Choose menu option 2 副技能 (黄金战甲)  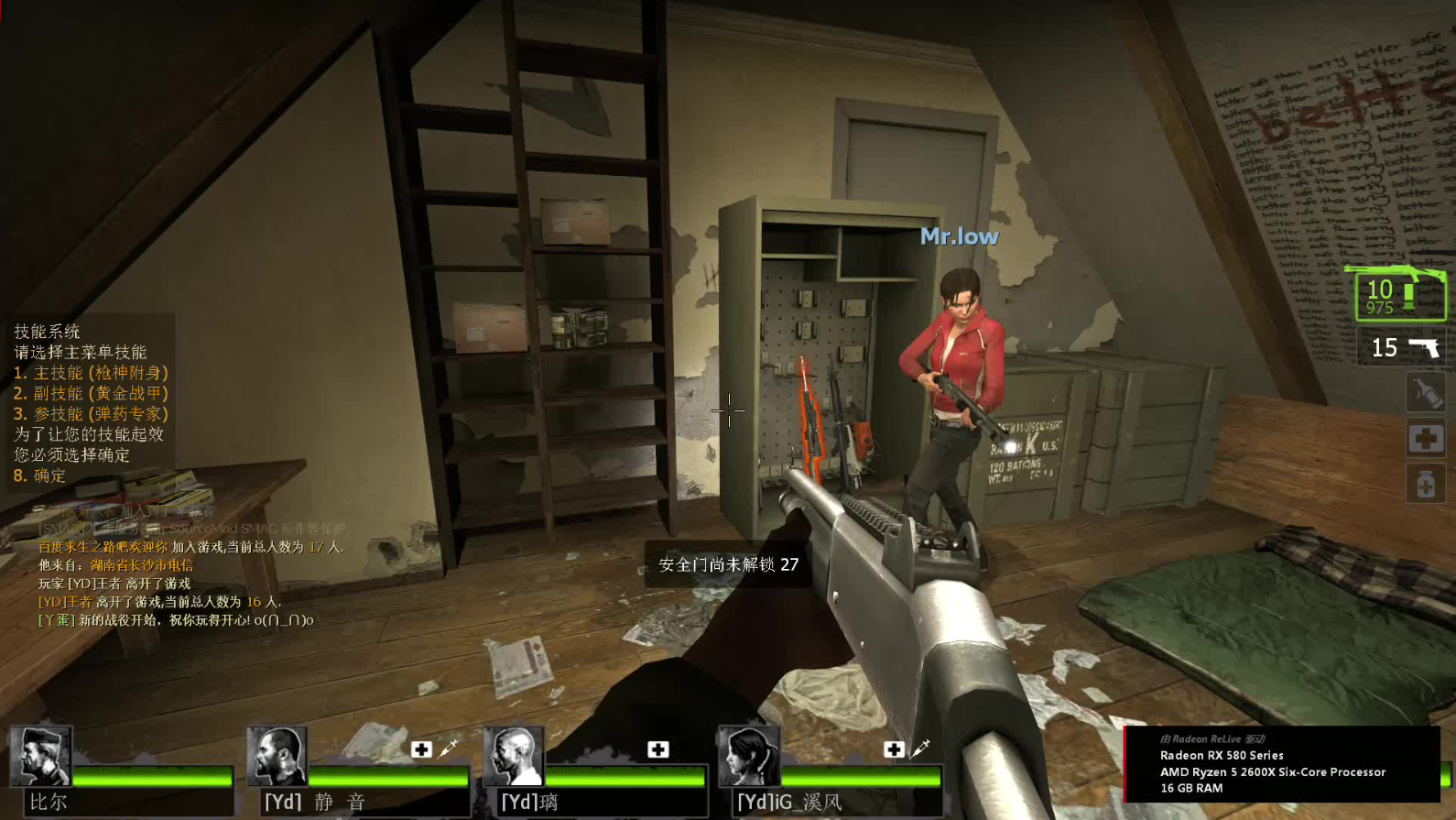pyautogui.click(x=91, y=393)
